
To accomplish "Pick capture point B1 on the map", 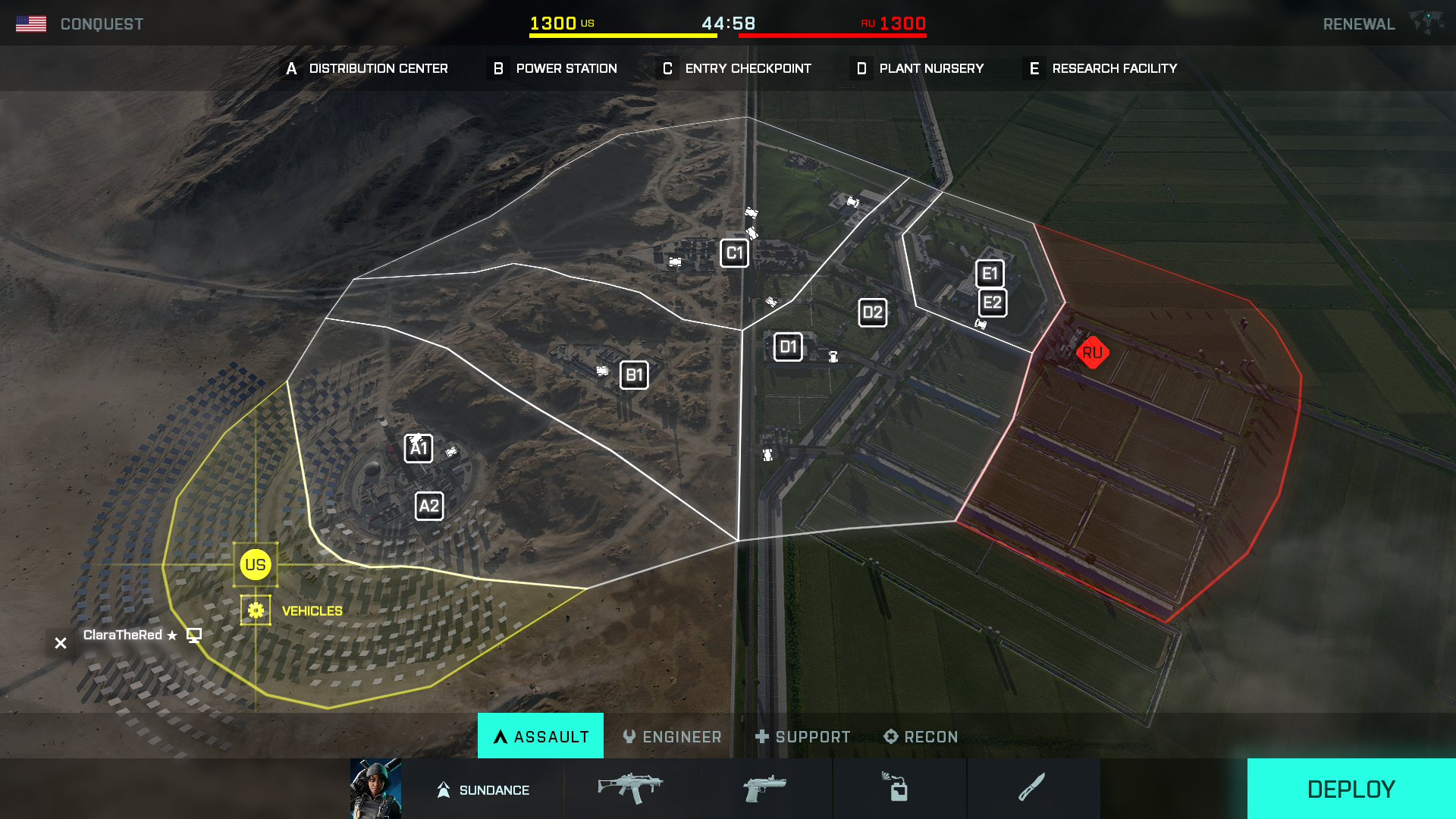I will pos(634,375).
